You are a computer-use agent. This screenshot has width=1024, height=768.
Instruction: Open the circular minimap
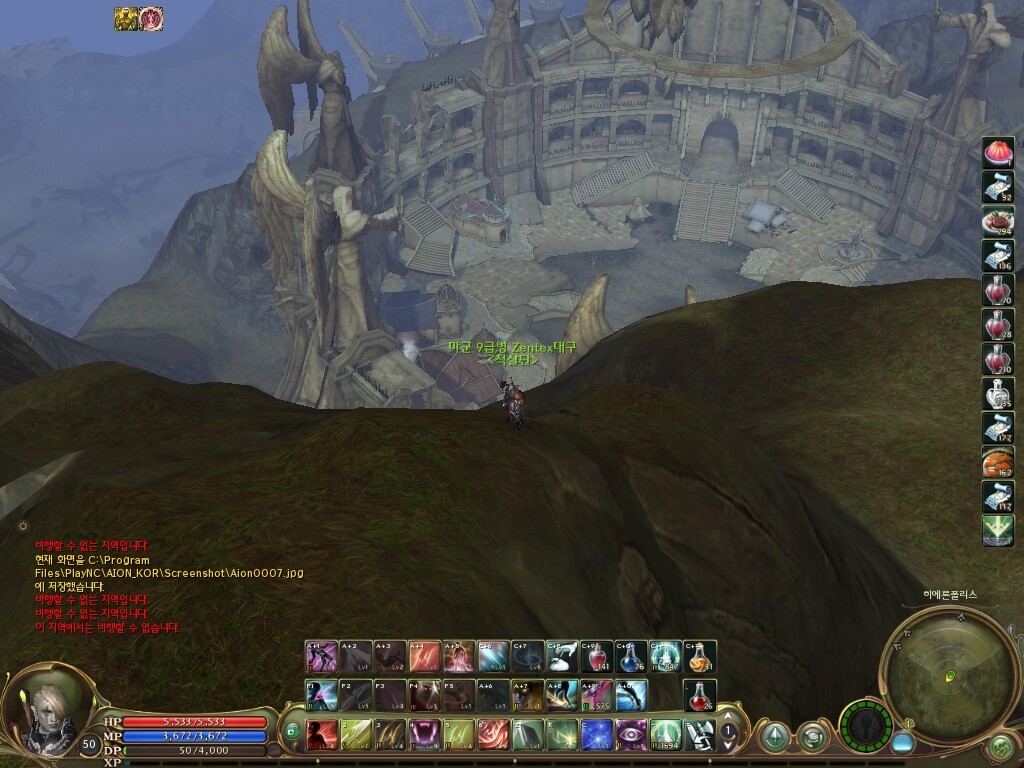938,667
